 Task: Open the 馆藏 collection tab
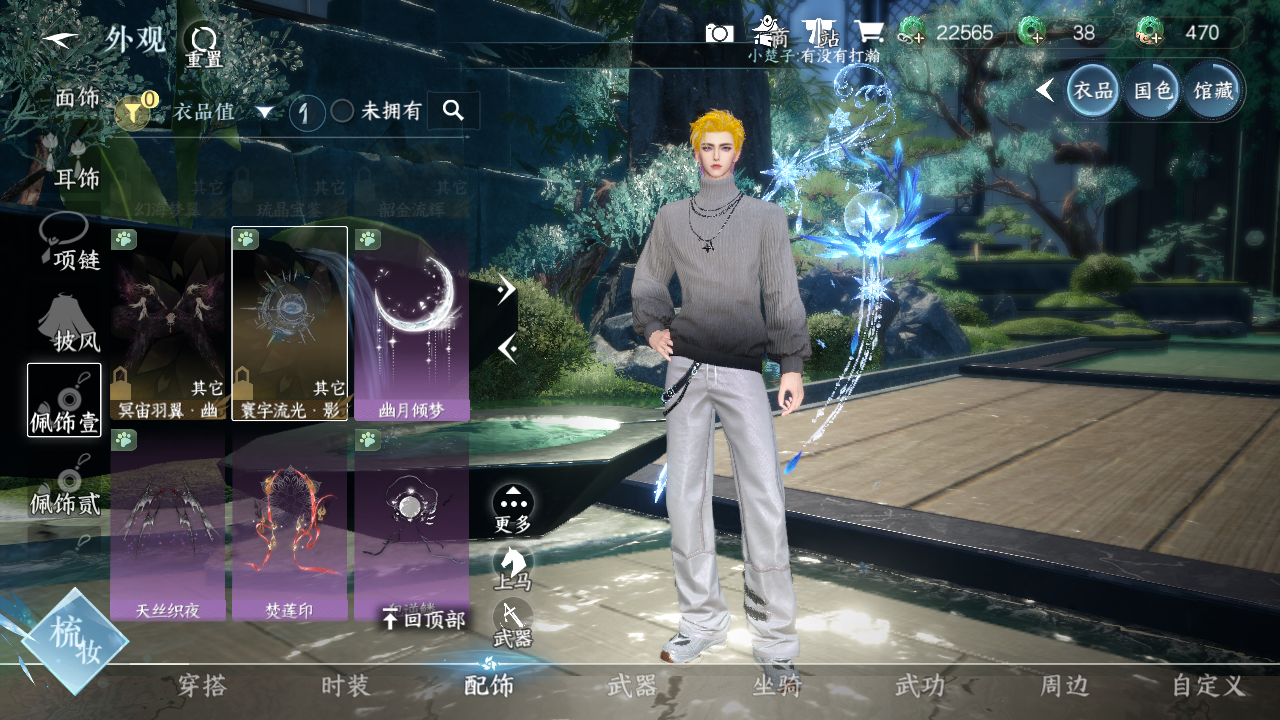point(1214,91)
